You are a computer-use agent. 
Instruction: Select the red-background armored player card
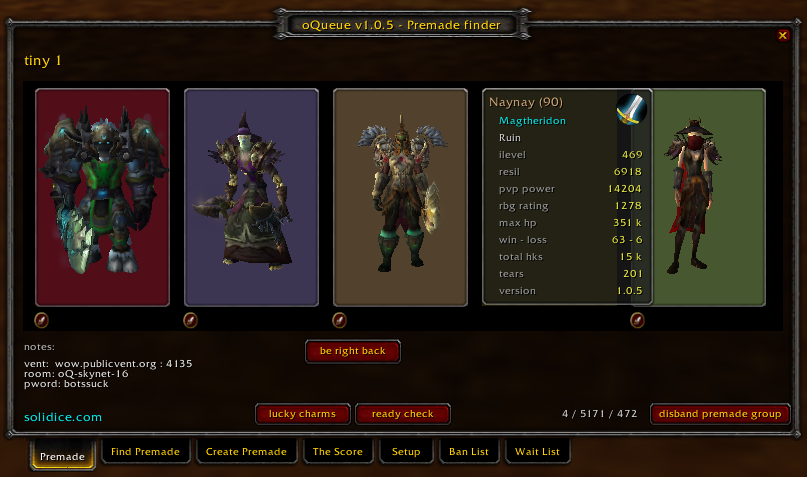tap(88, 197)
